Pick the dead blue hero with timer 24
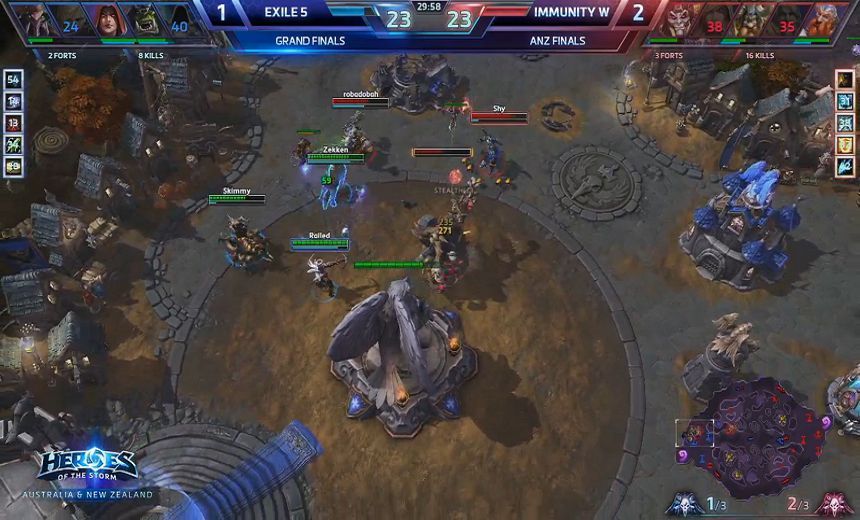The width and height of the screenshot is (860, 520). tap(68, 24)
